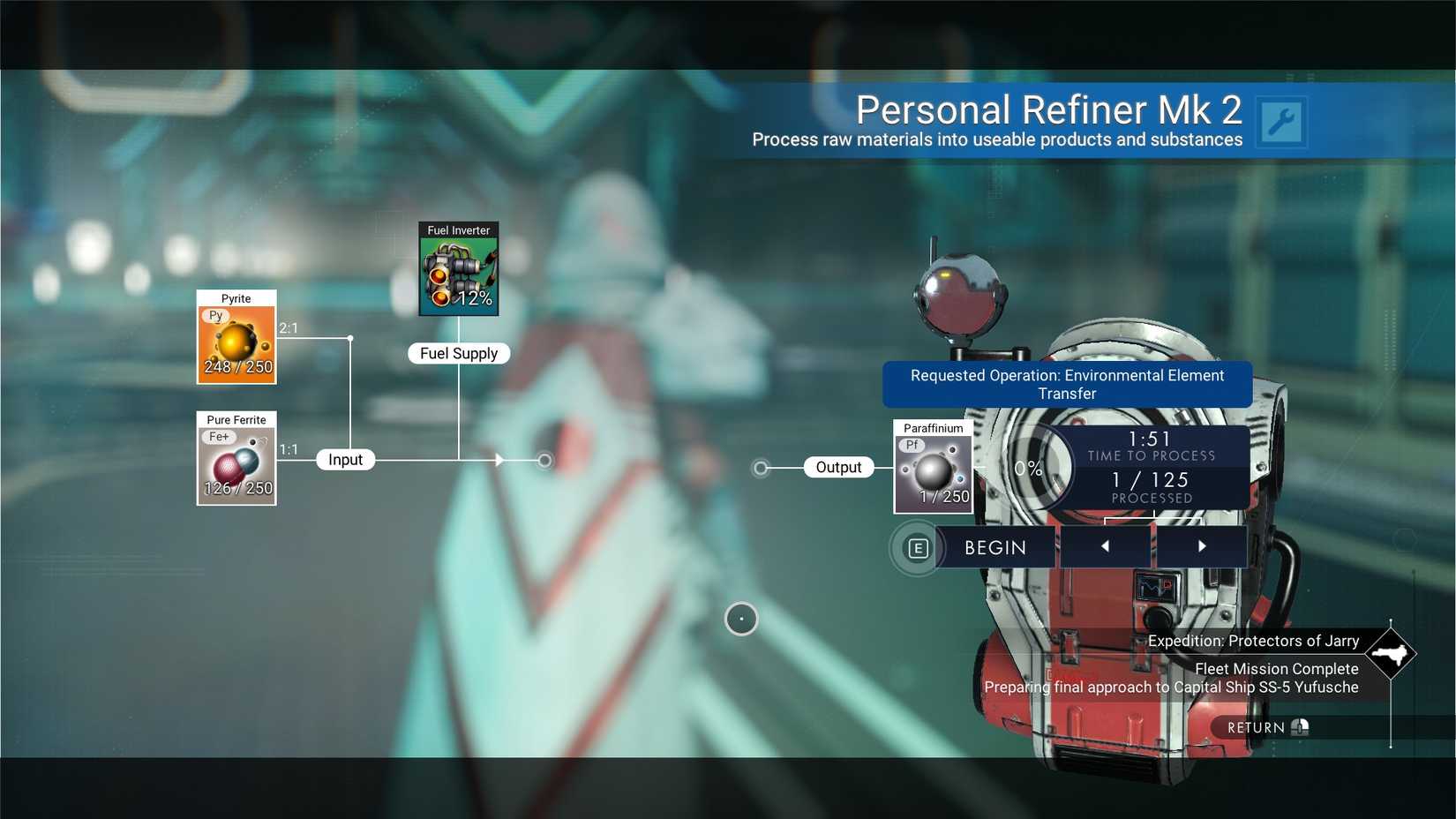This screenshot has height=819, width=1456.
Task: Select the Requested Operation banner
Action: pyautogui.click(x=1067, y=384)
